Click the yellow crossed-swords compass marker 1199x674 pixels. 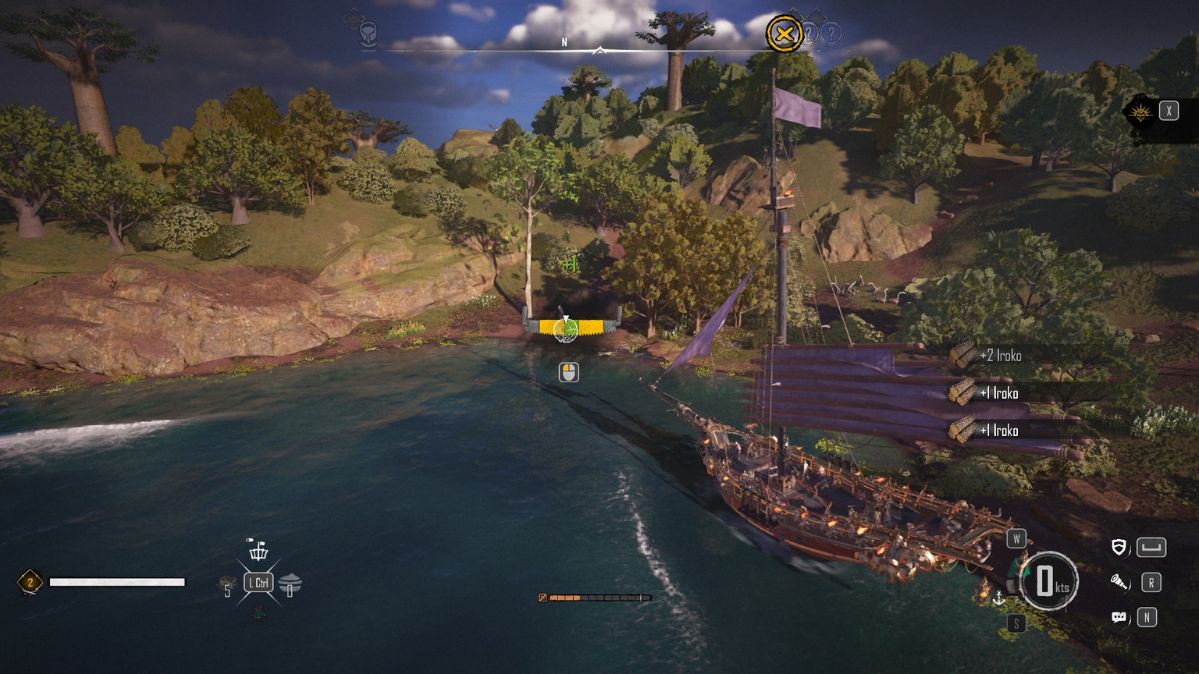pos(785,35)
